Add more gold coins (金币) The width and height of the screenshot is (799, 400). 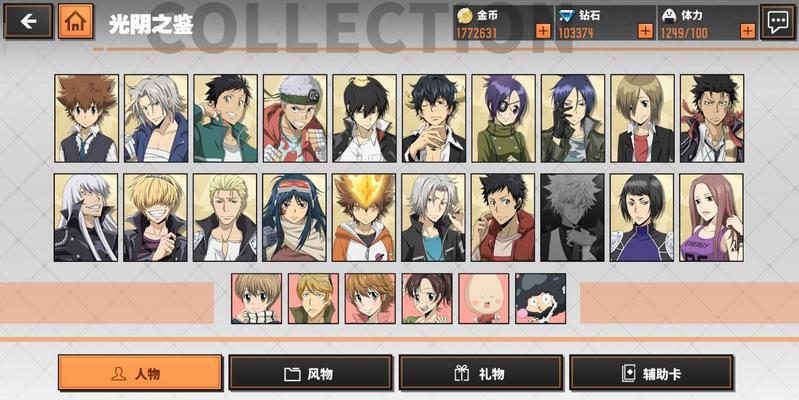543,31
